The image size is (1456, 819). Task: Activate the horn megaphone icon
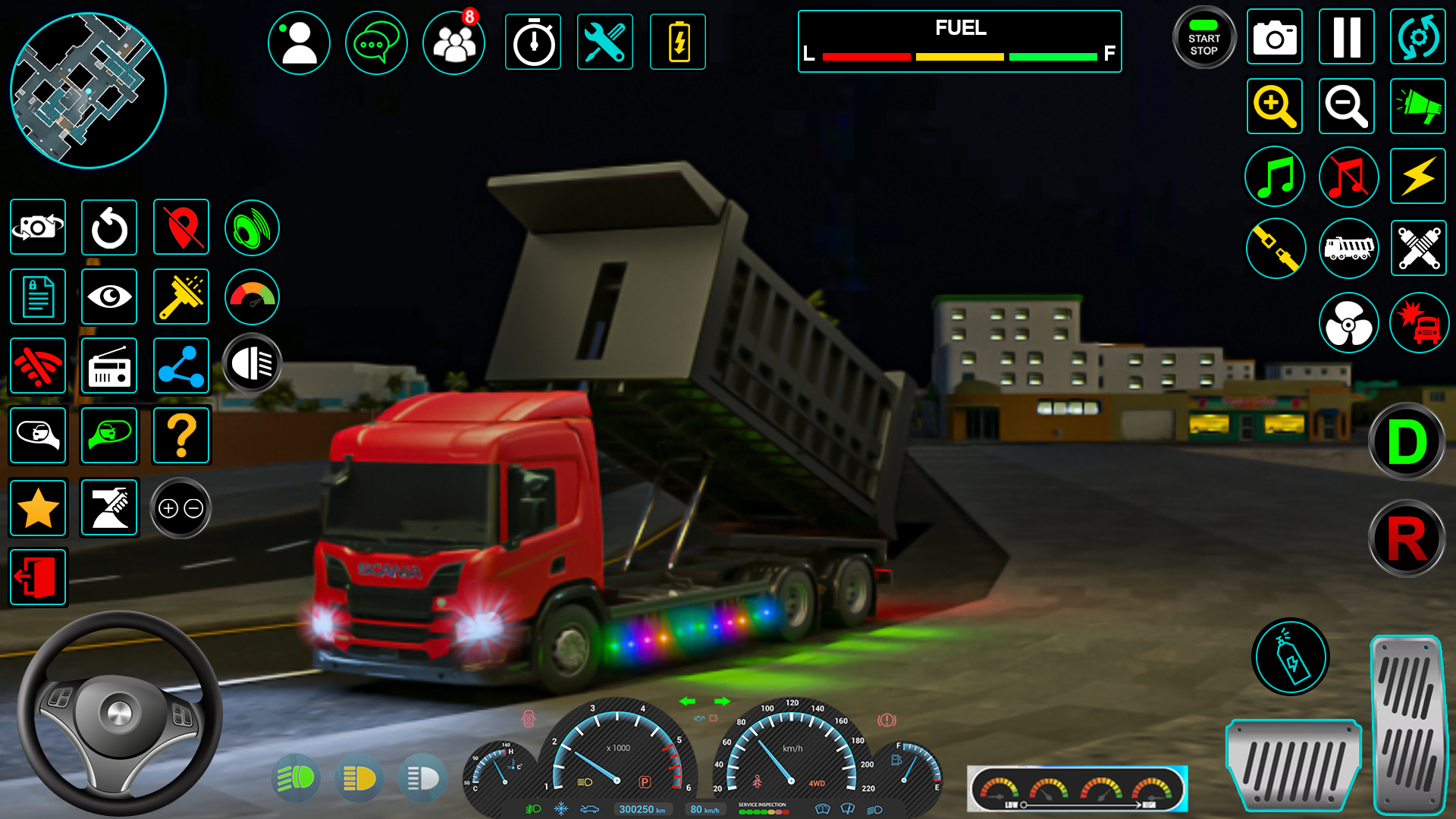(1417, 106)
